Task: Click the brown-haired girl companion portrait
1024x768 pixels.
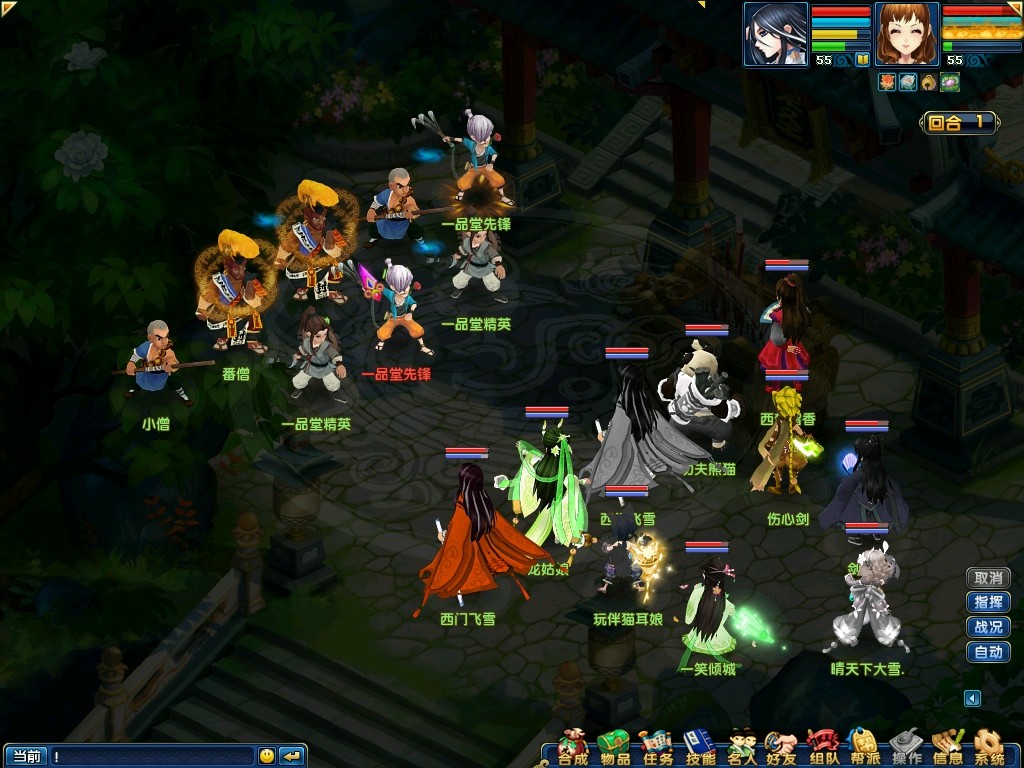Action: pyautogui.click(x=906, y=34)
